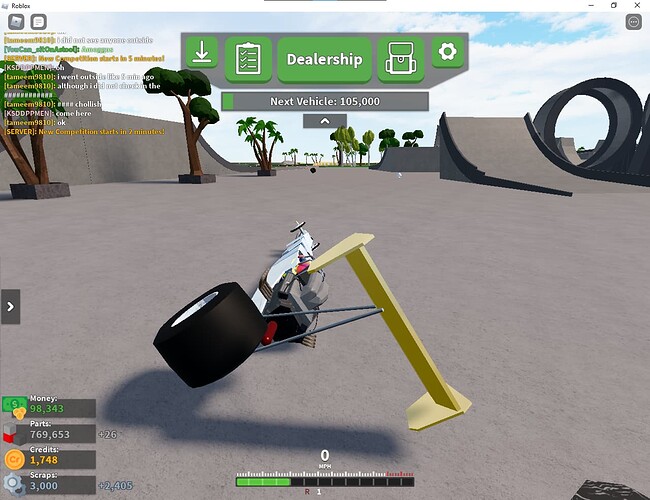The height and width of the screenshot is (500, 650).
Task: Open the backpack inventory
Action: 400,59
